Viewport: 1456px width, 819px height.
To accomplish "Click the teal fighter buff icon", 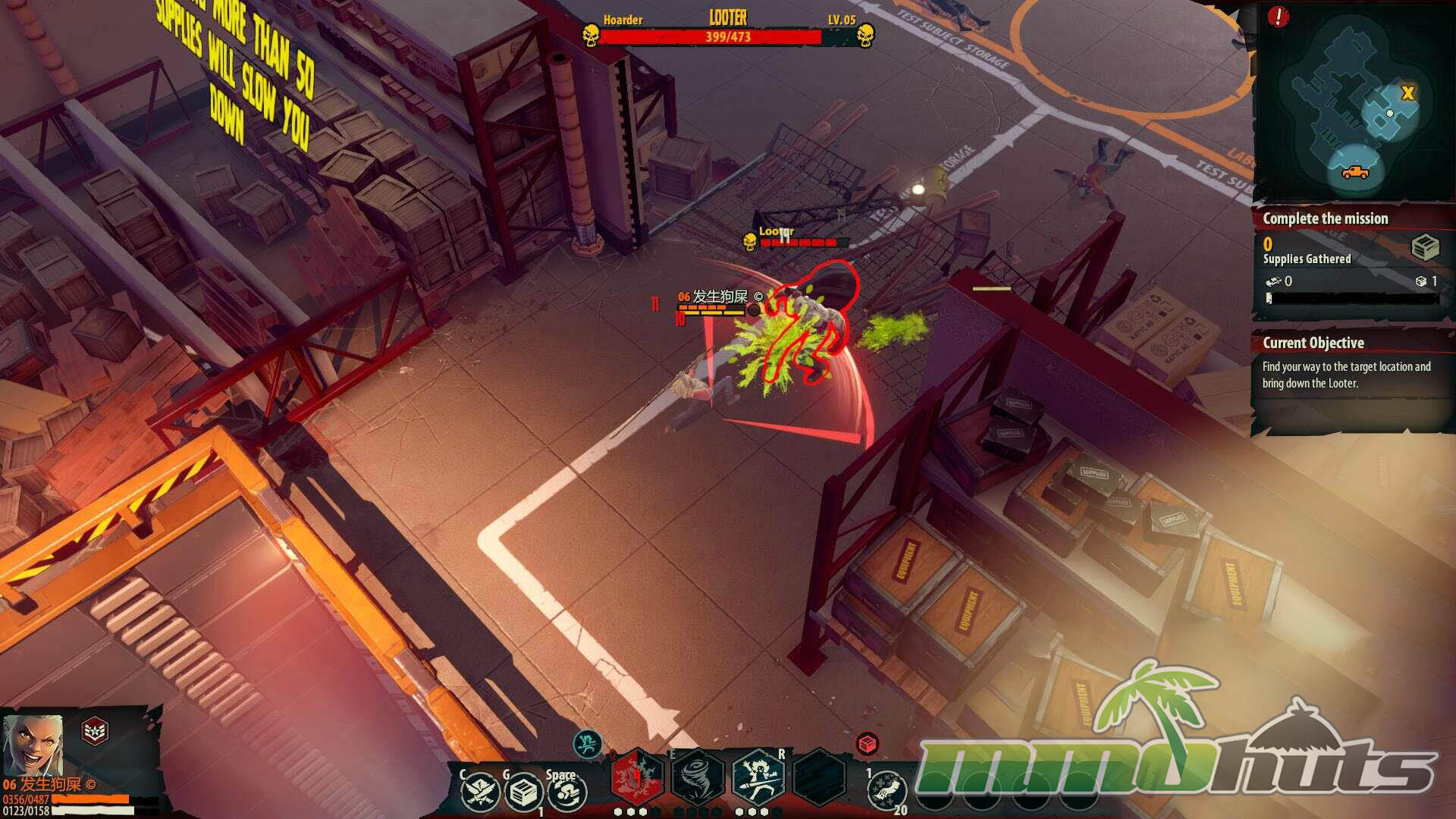I will point(588,744).
